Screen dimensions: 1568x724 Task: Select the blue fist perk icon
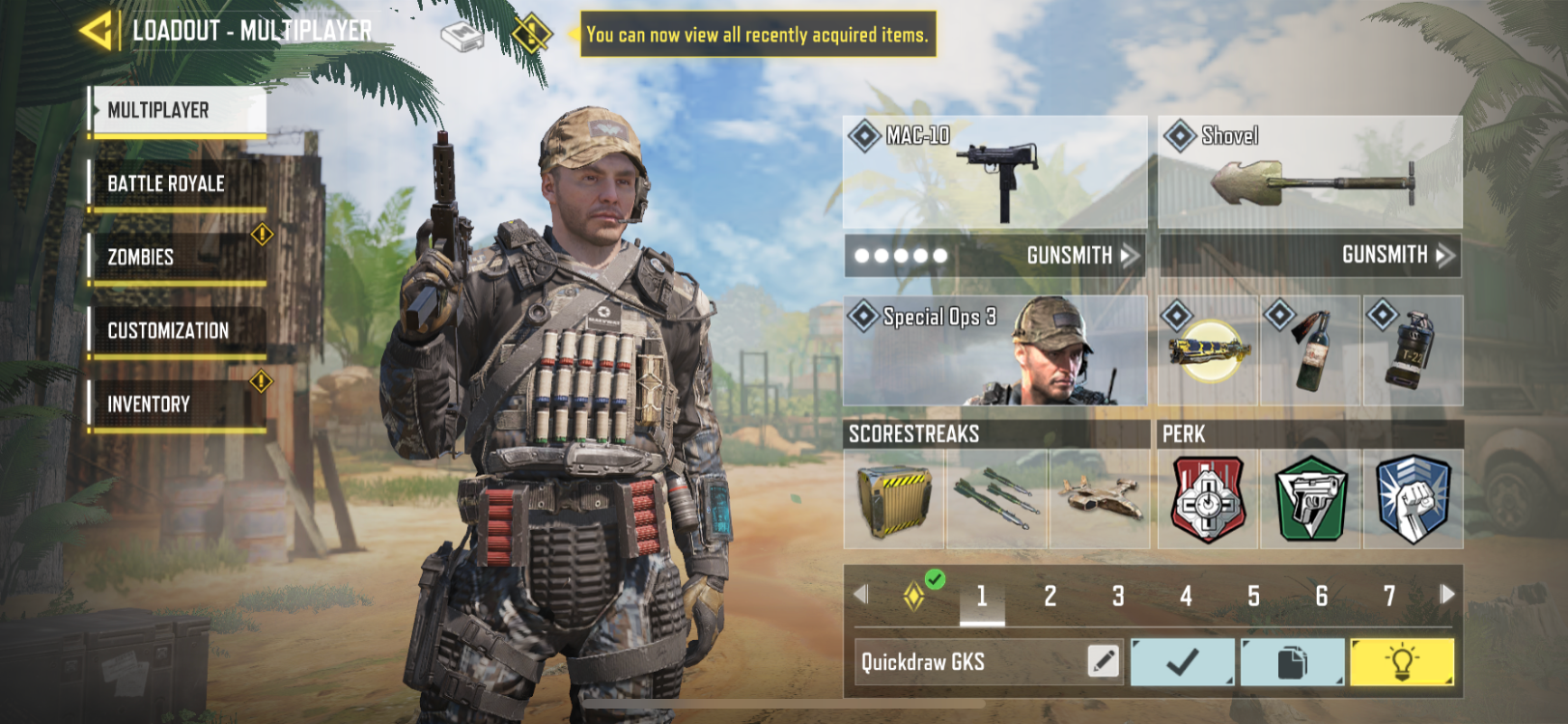[1414, 499]
